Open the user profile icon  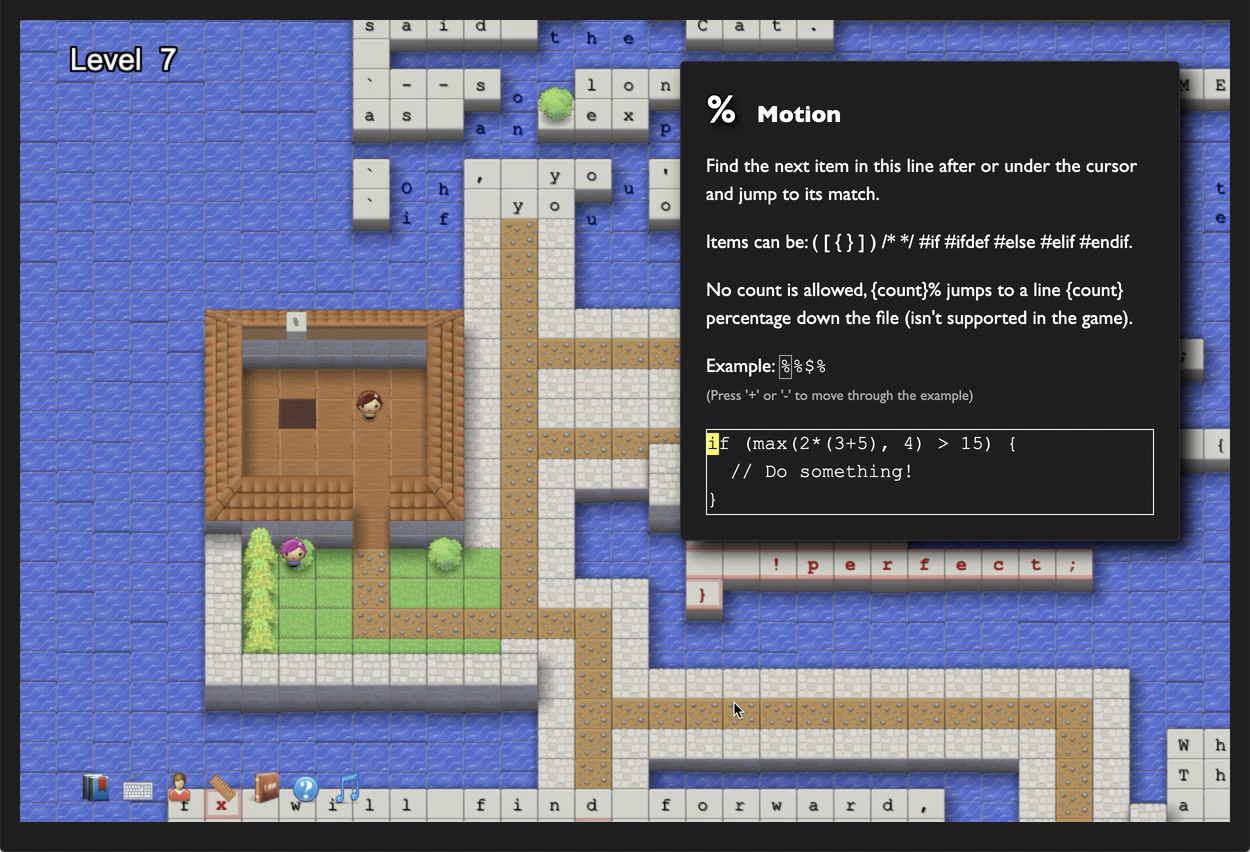click(180, 787)
